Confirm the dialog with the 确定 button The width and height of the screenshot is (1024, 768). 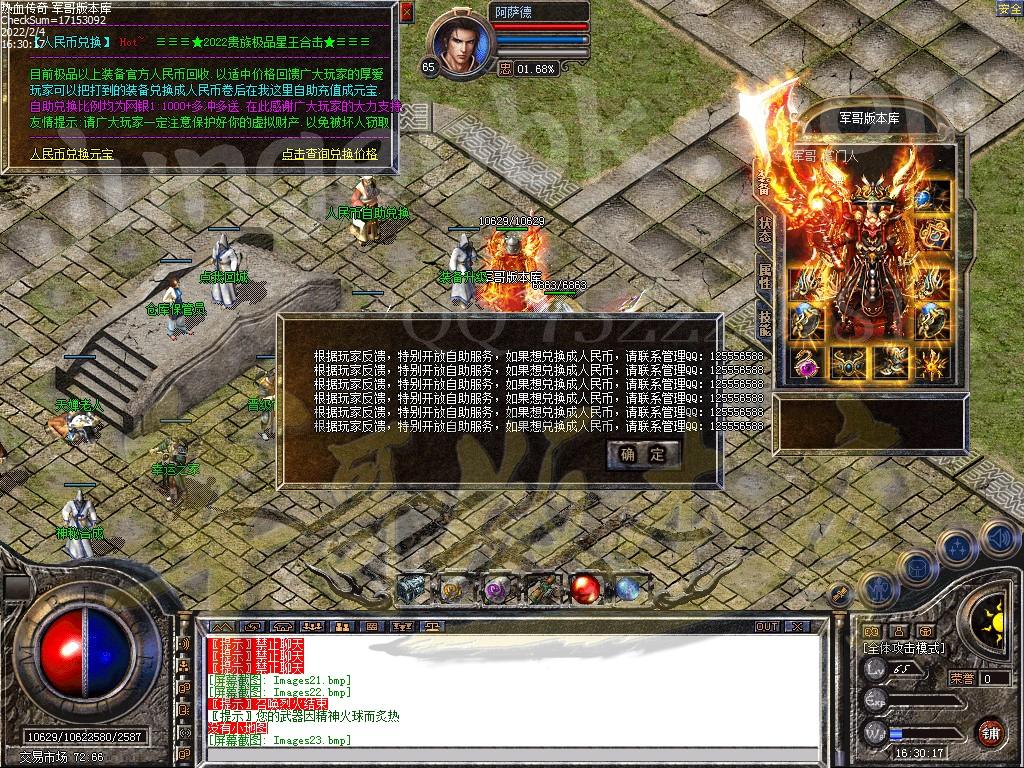tap(643, 455)
